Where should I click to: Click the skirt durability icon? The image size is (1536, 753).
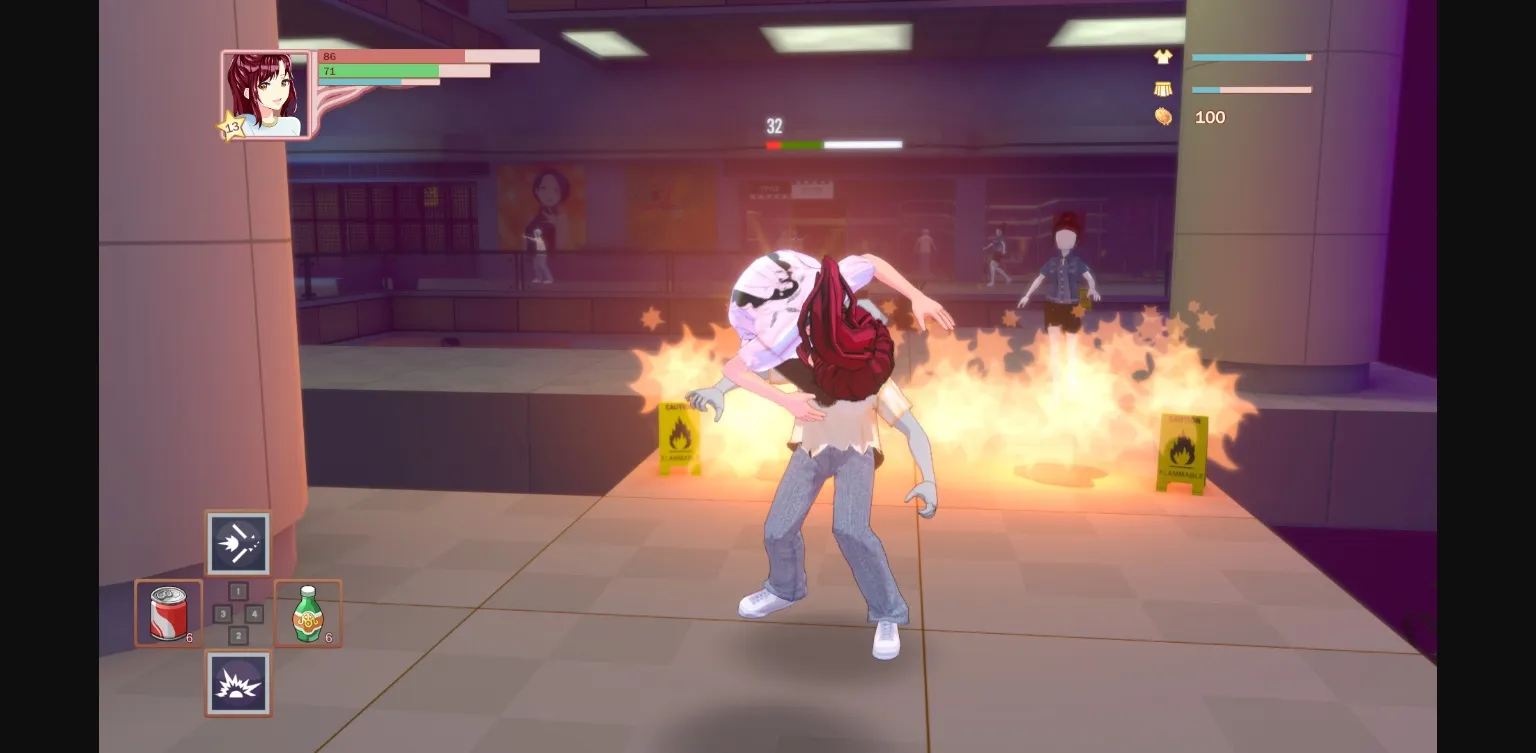click(x=1161, y=89)
